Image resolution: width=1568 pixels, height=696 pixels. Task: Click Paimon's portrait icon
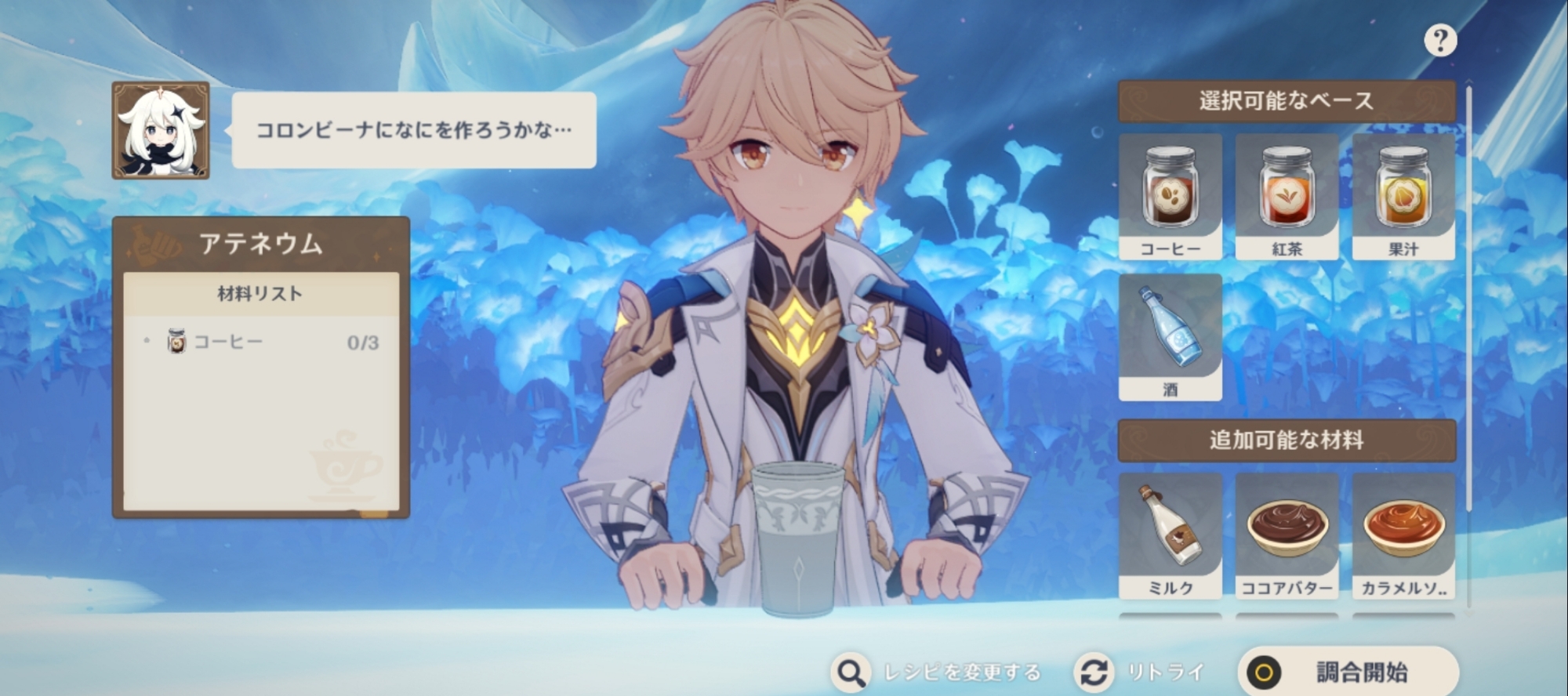tap(161, 130)
